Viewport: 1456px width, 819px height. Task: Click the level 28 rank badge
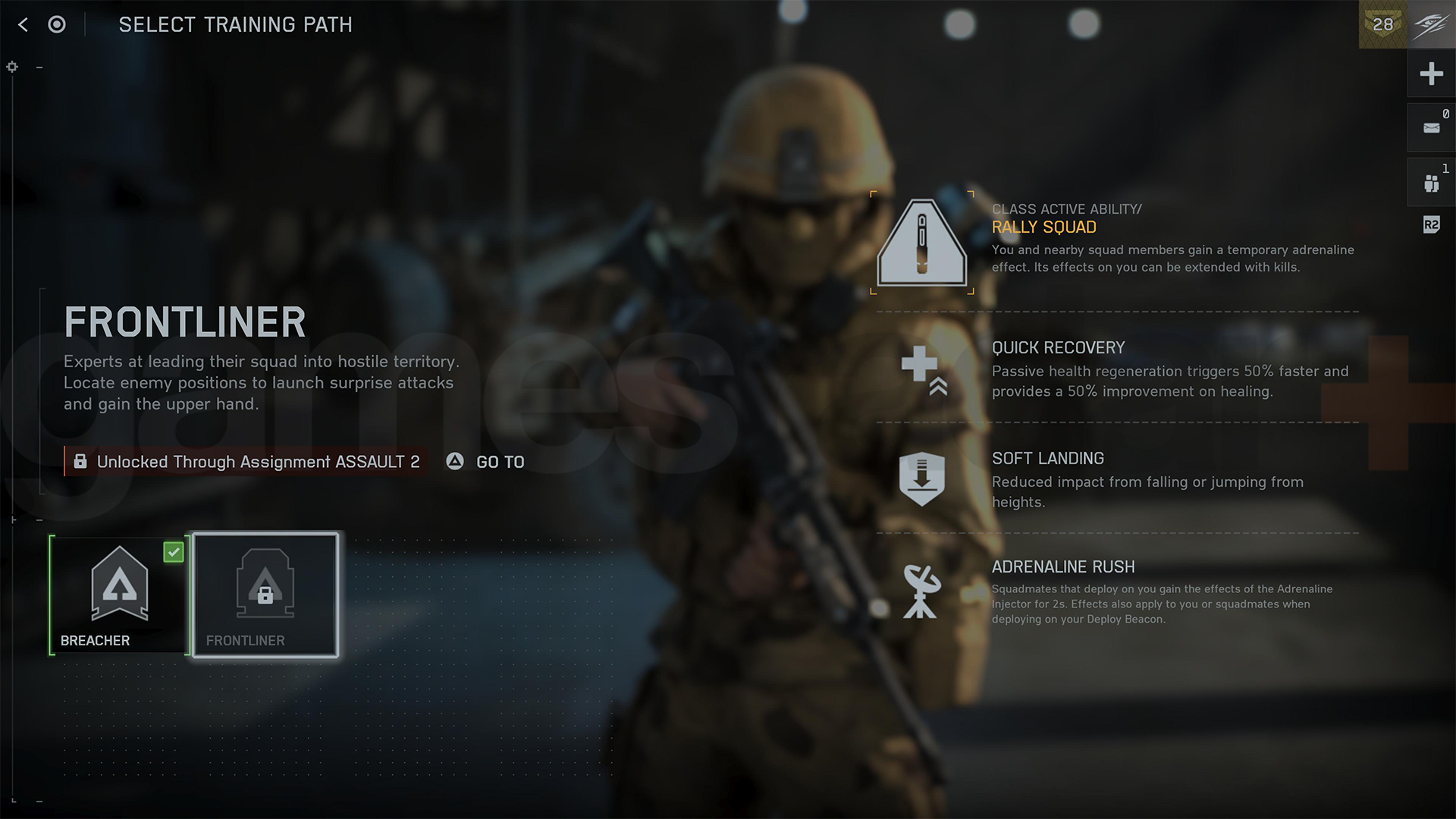pos(1382,25)
